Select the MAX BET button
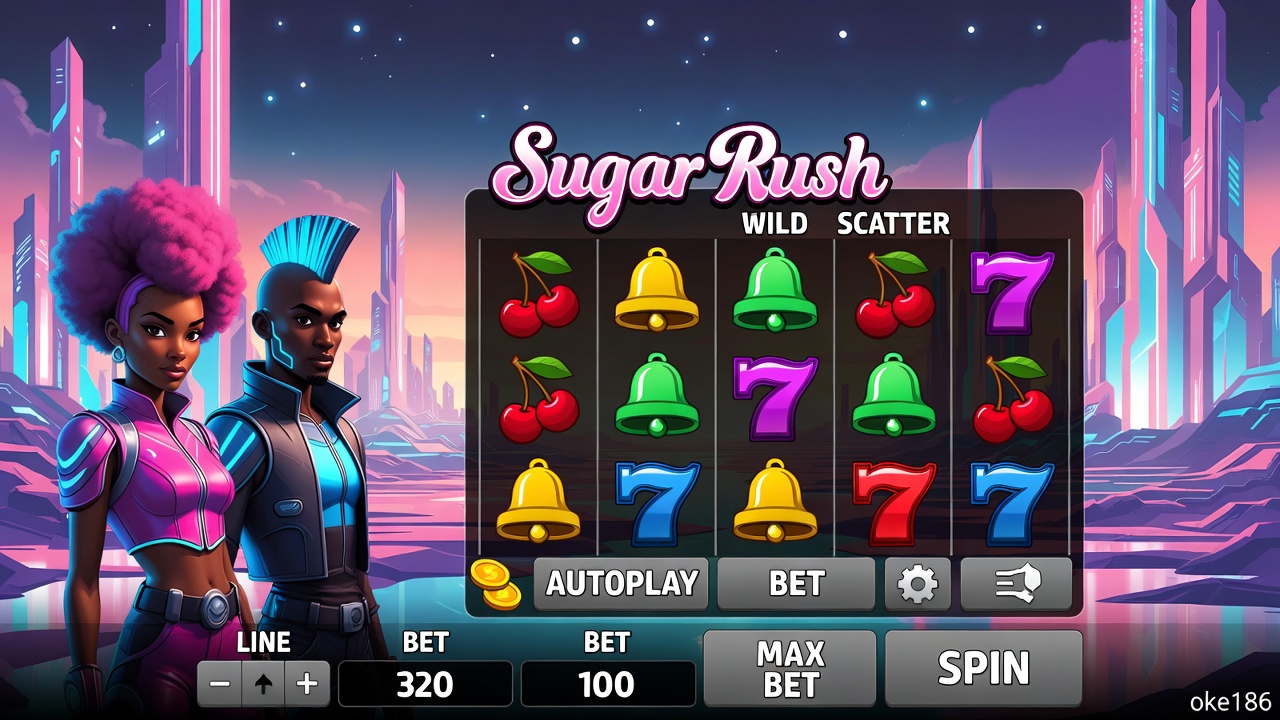 point(790,668)
